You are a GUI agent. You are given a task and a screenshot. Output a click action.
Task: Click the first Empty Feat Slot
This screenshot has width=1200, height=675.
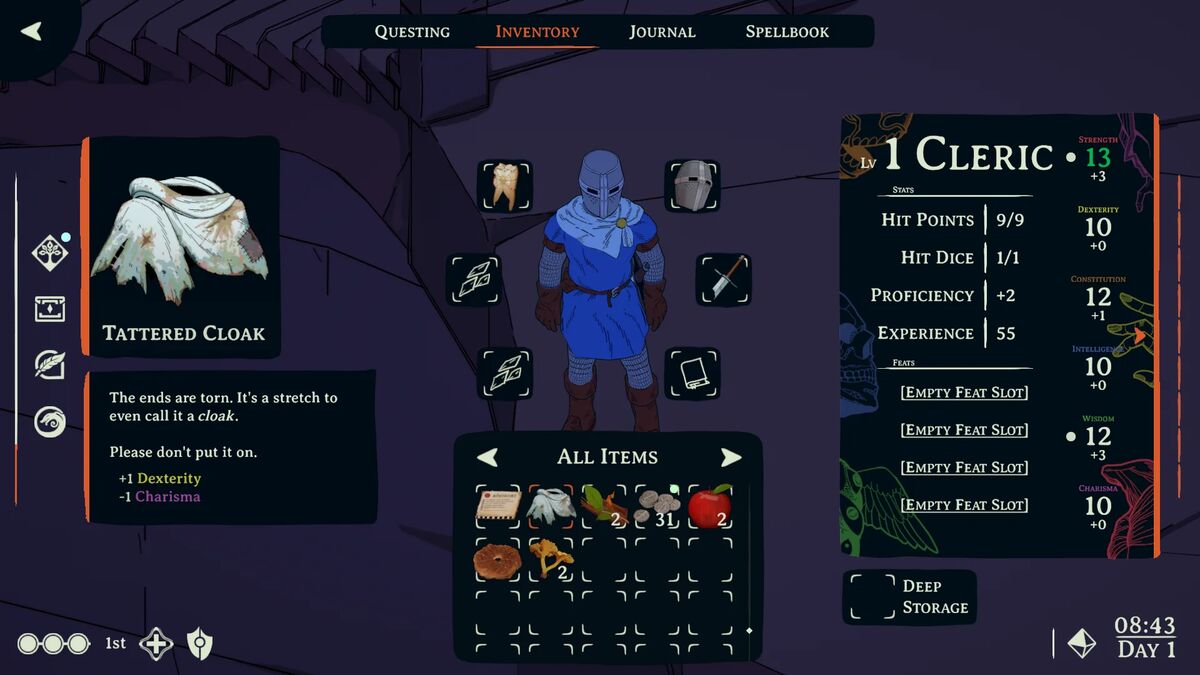pos(964,392)
